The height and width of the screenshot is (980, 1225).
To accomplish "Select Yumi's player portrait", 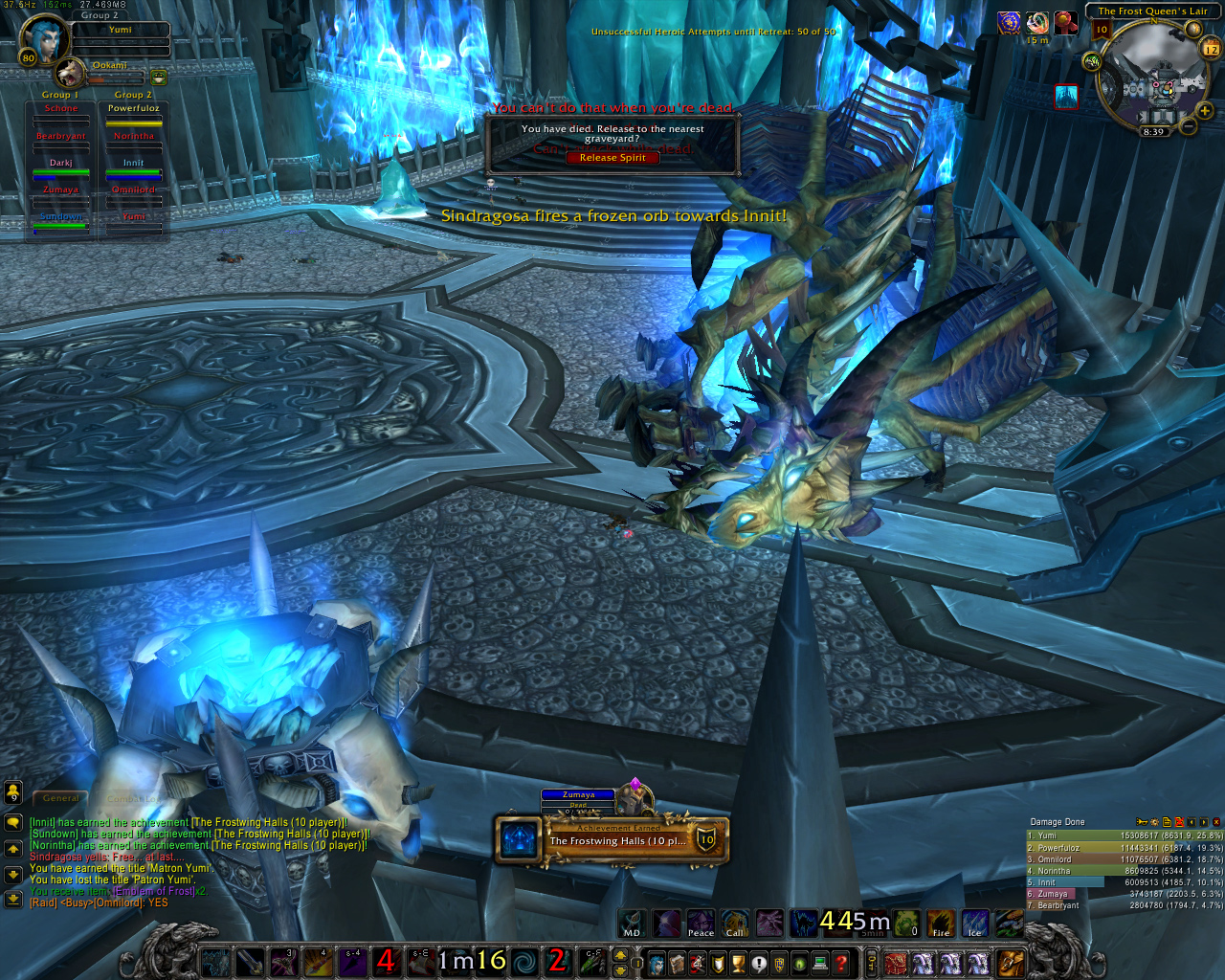I will click(45, 38).
